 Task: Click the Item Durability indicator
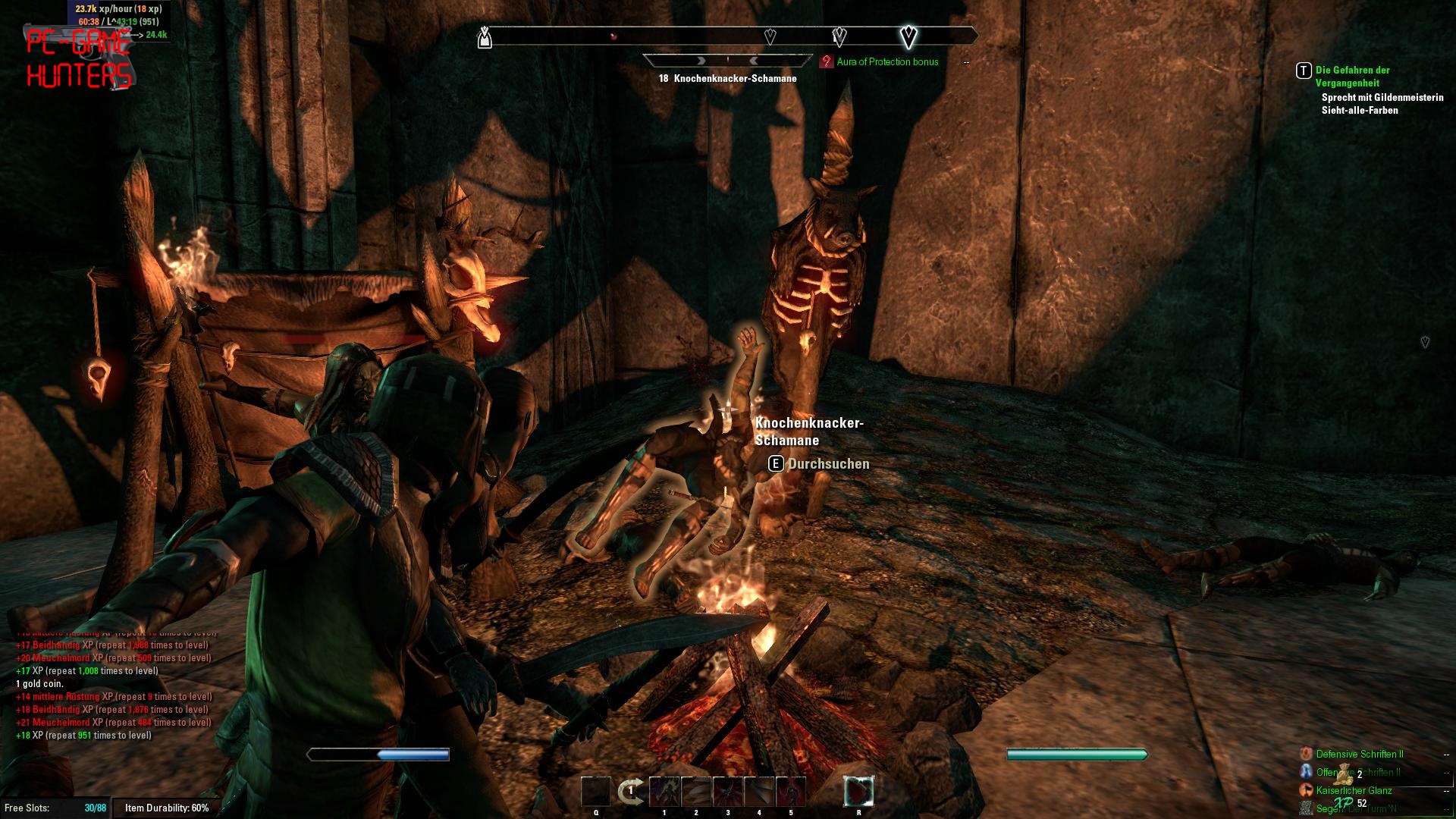click(x=167, y=808)
